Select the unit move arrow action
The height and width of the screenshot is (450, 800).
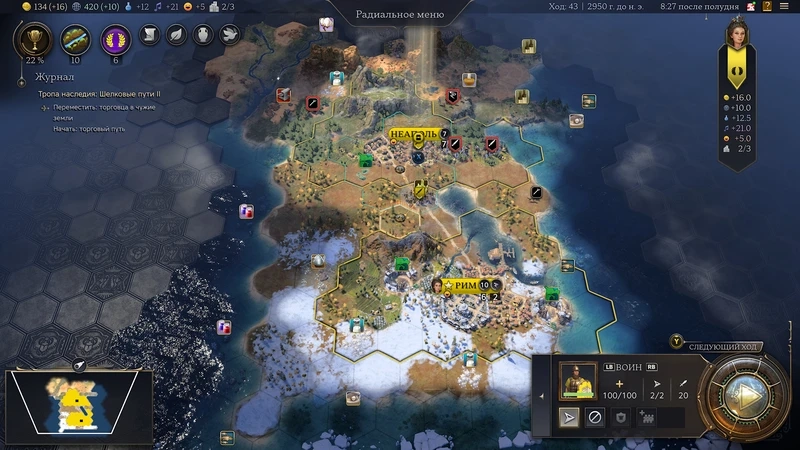point(568,417)
